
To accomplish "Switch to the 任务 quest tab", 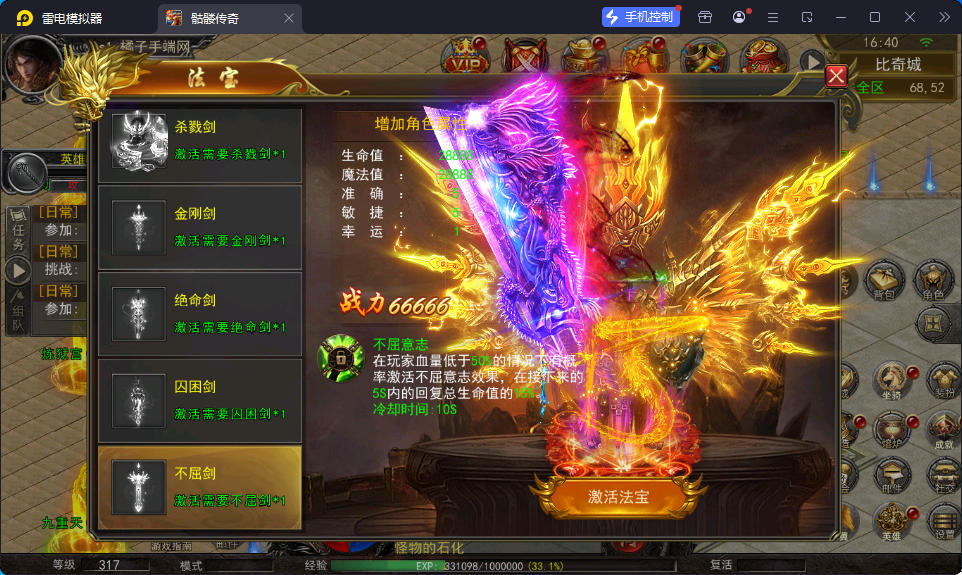I will pos(18,231).
